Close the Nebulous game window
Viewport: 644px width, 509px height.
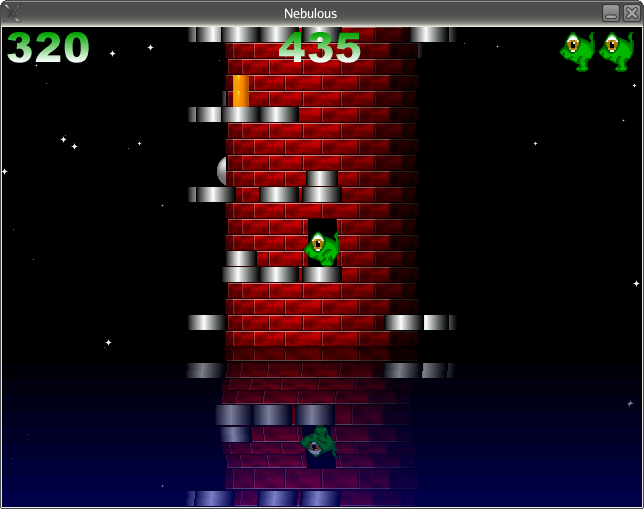click(x=630, y=13)
